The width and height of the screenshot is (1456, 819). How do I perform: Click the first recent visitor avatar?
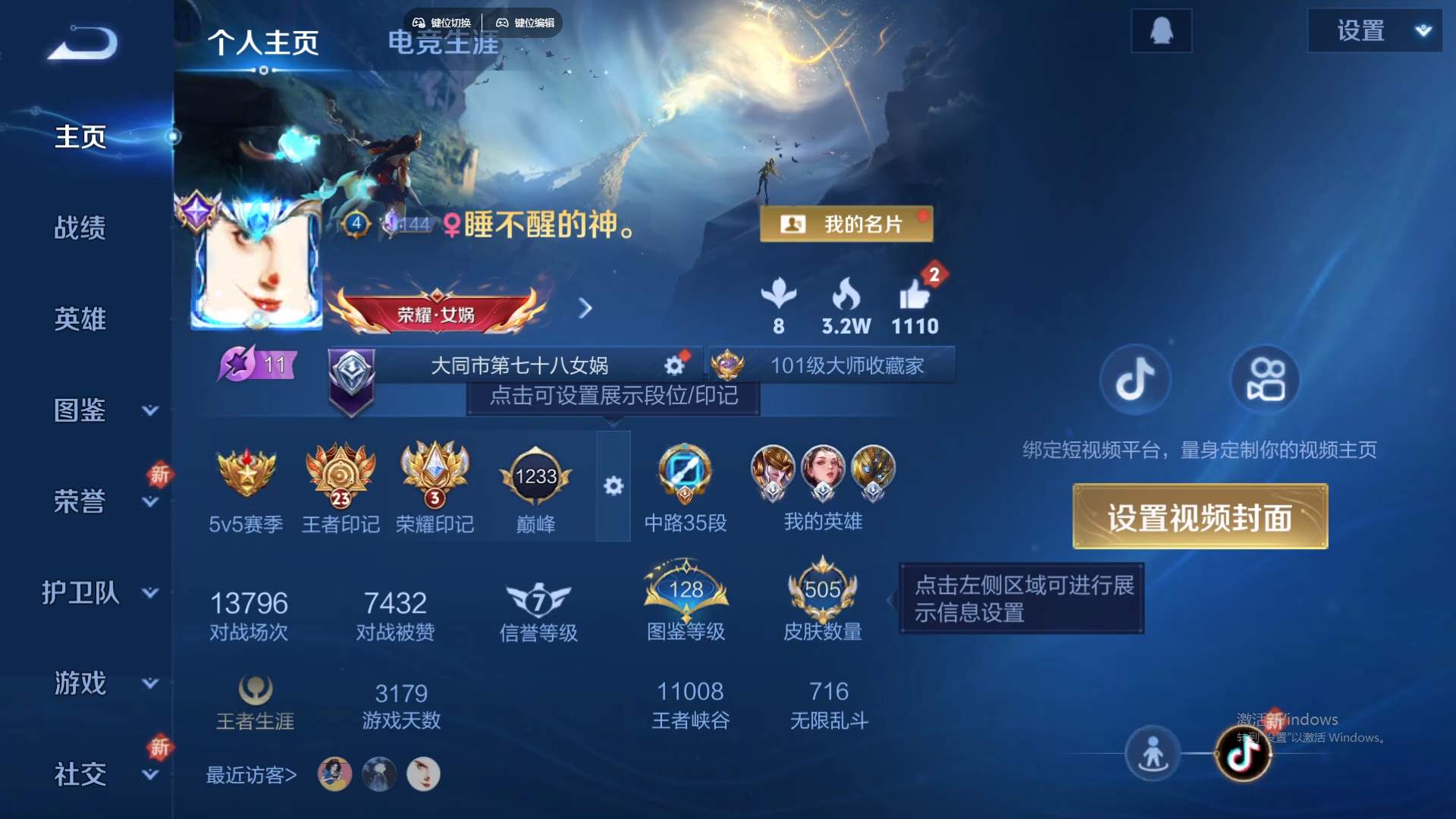tap(334, 773)
